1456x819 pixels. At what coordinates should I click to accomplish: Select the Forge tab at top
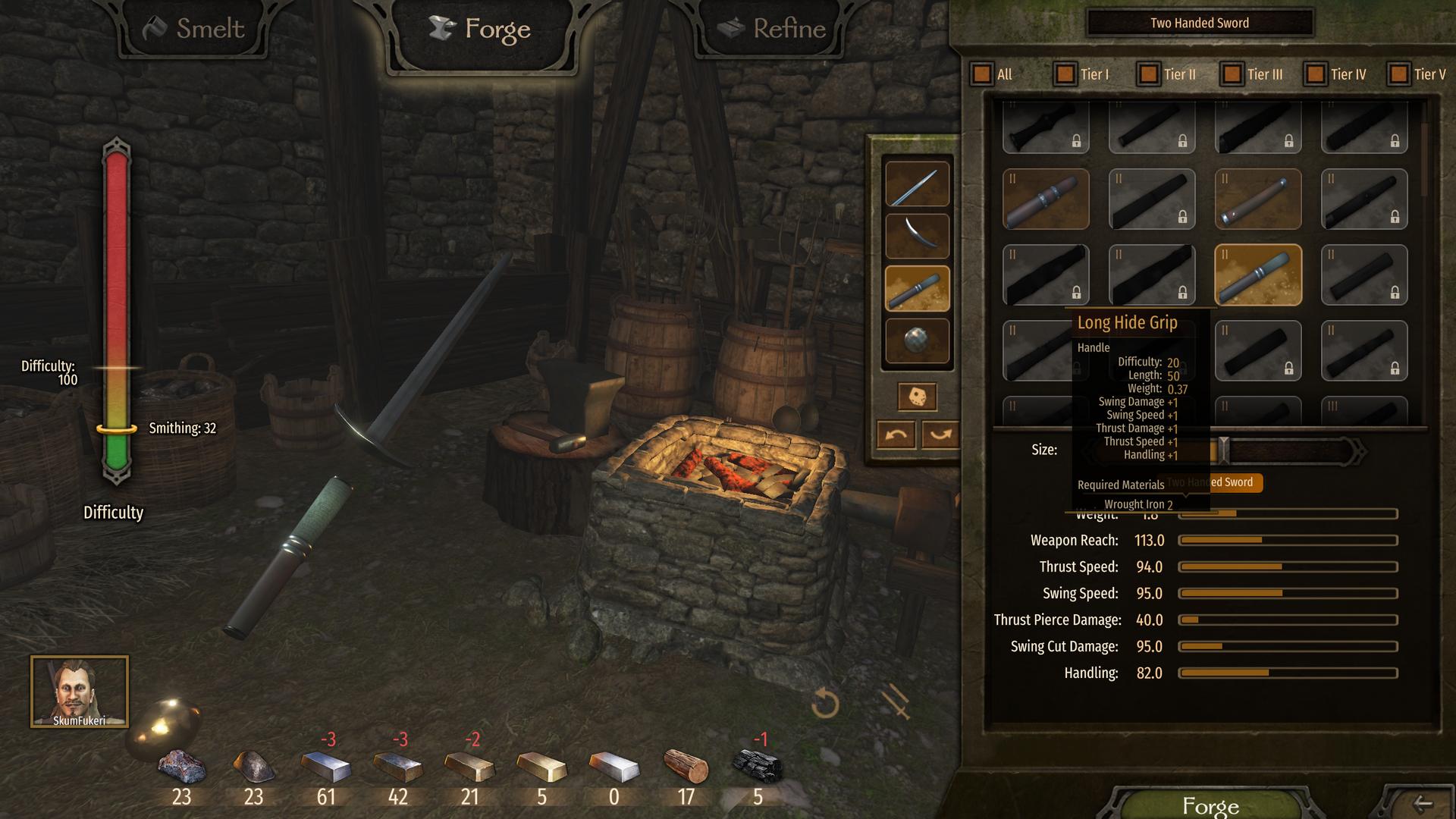pyautogui.click(x=481, y=30)
